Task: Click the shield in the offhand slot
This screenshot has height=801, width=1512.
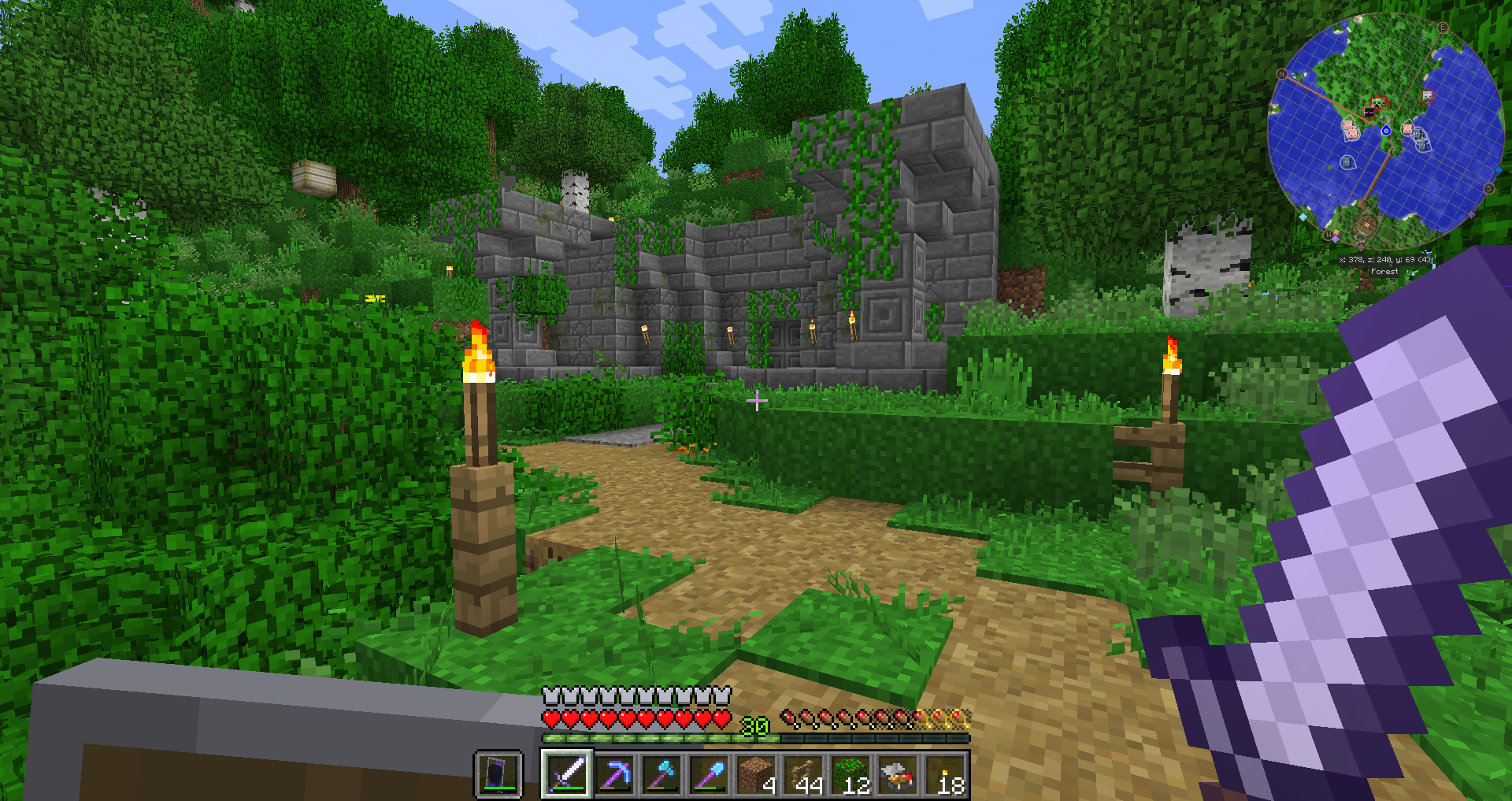Action: 498,773
